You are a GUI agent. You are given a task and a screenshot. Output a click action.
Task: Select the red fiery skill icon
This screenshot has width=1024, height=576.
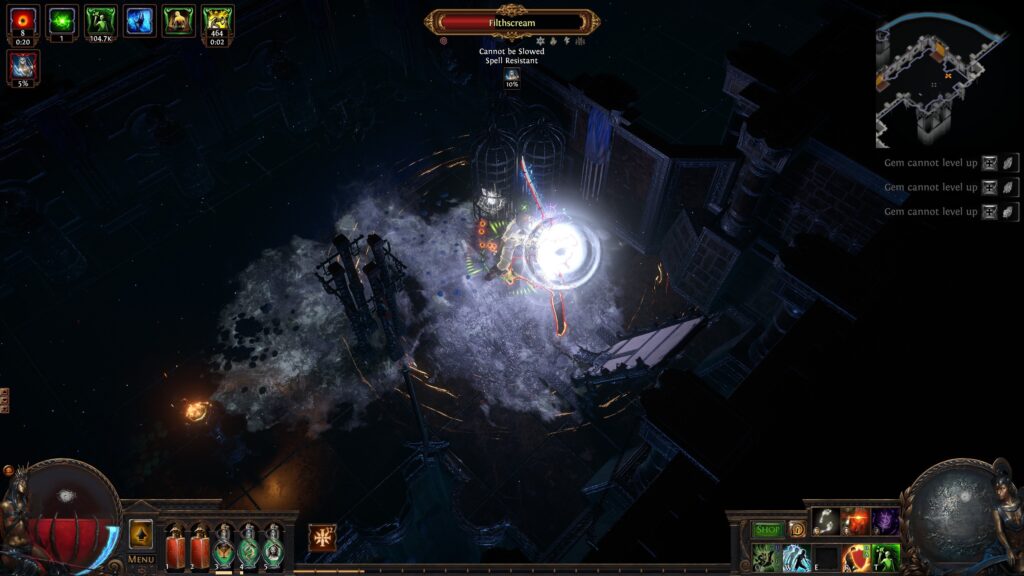click(855, 521)
